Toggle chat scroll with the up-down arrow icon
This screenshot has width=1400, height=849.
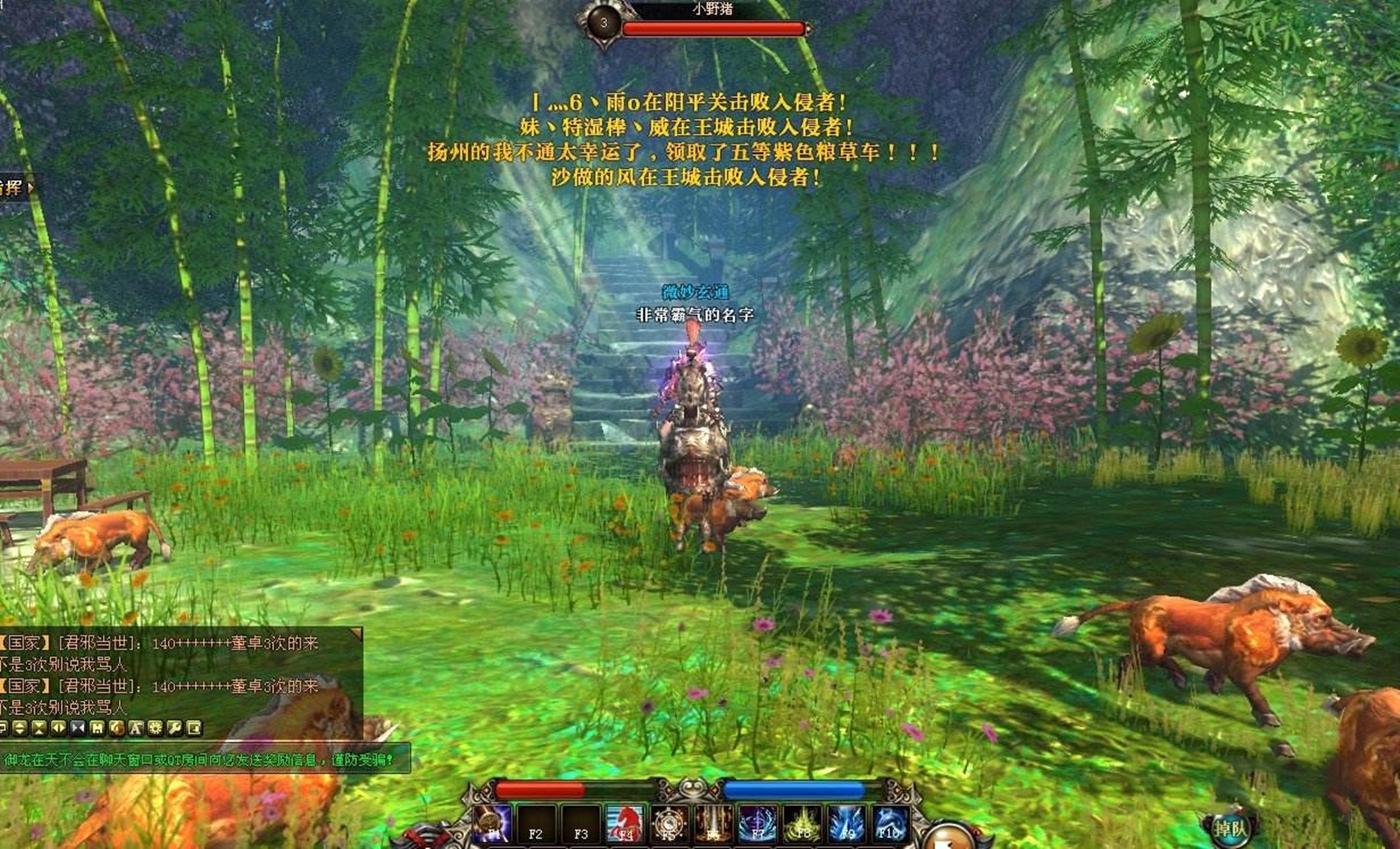[19, 727]
